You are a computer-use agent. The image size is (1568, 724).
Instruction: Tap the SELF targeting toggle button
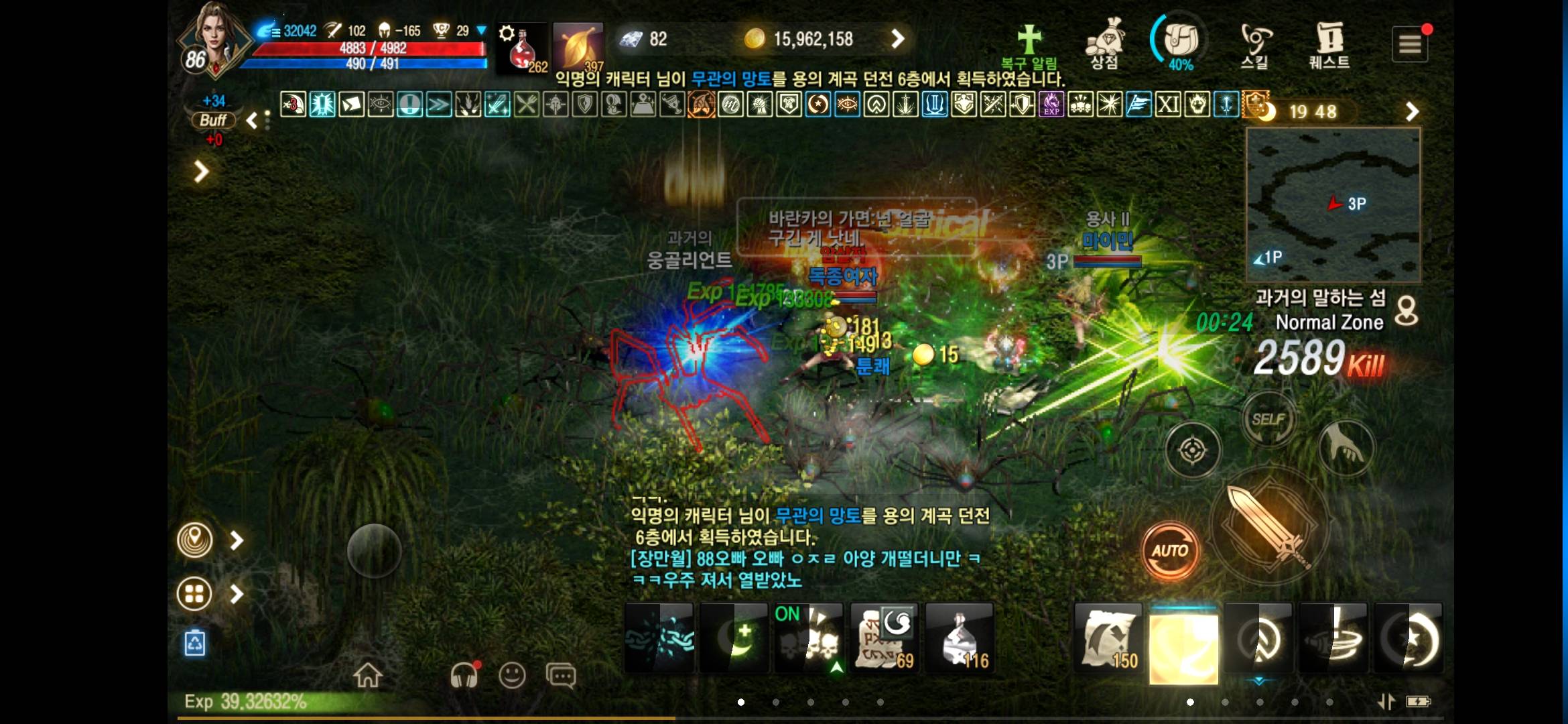1268,418
